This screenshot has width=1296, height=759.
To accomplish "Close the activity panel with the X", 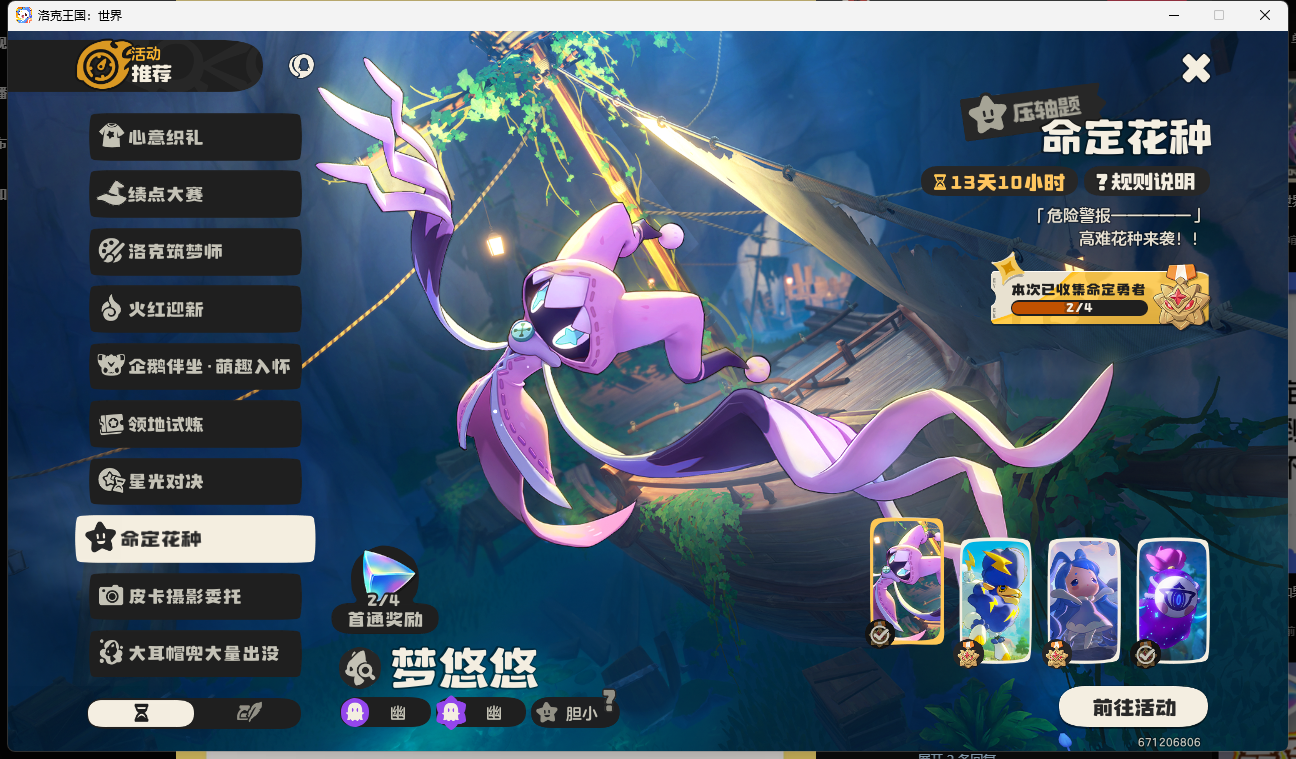I will pyautogui.click(x=1196, y=68).
